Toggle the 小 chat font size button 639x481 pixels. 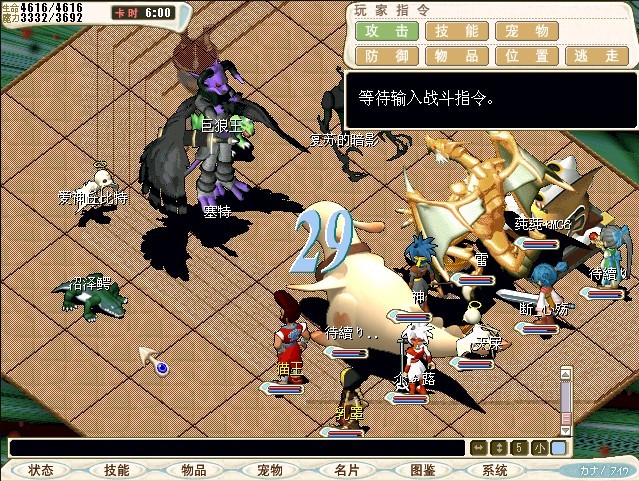(539, 448)
